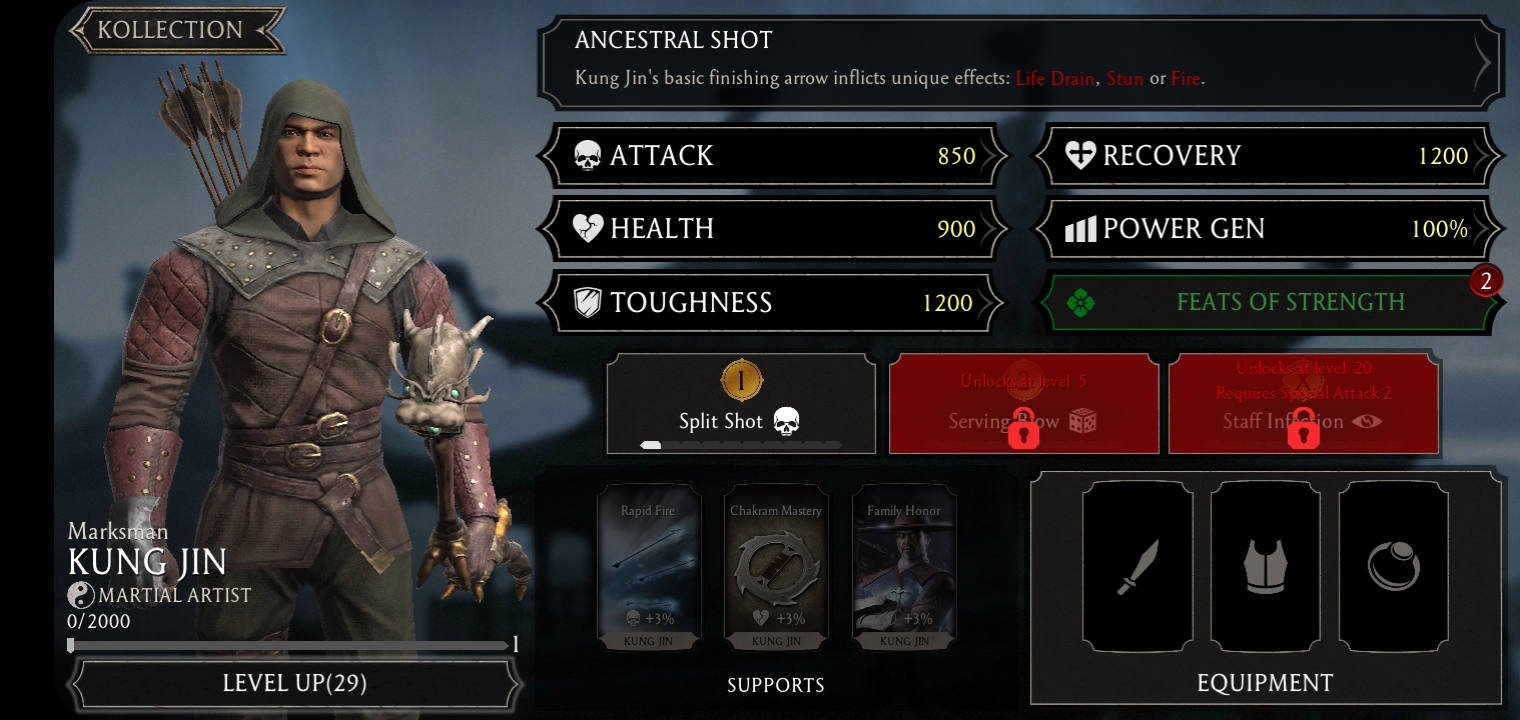Expand the Ancestral Shot description arrow
This screenshot has width=1520, height=720.
coord(1483,62)
